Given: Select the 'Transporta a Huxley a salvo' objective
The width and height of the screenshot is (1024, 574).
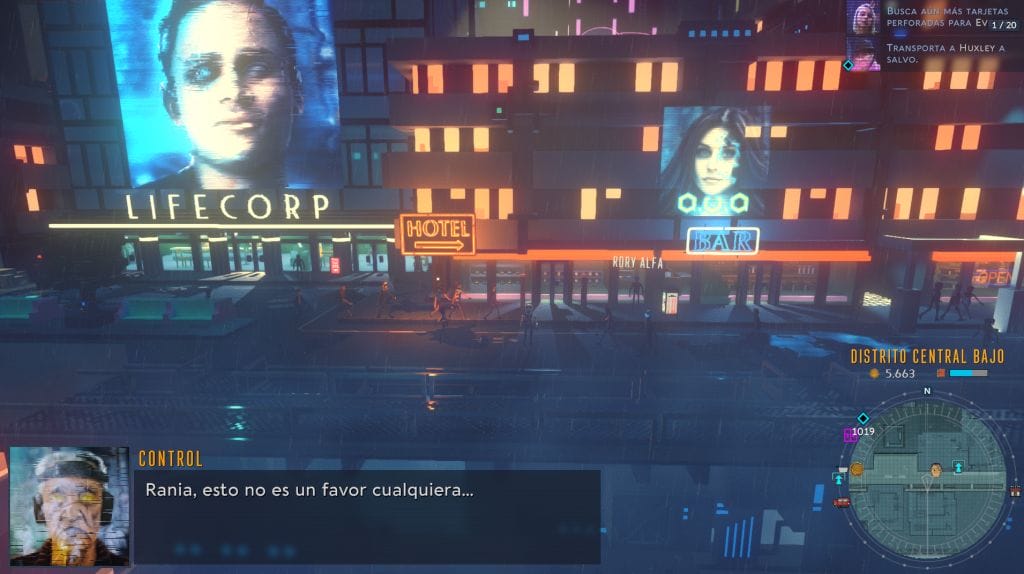Looking at the screenshot, I should pos(934,52).
